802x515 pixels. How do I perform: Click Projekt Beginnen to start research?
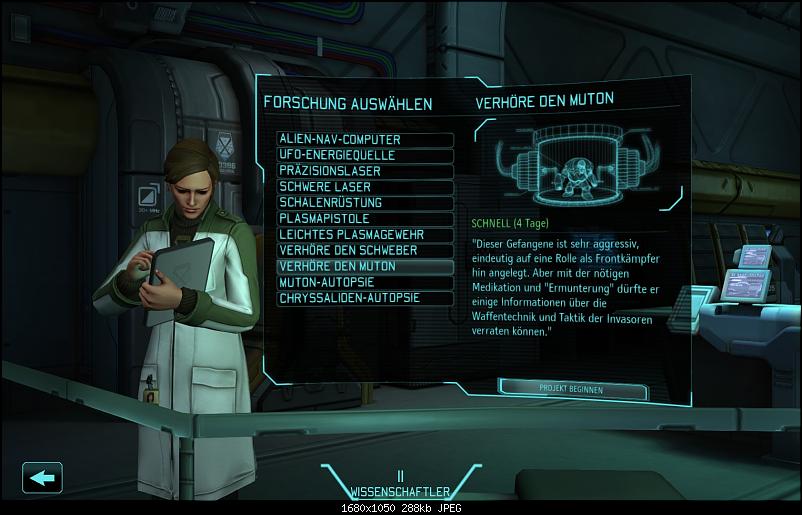click(x=571, y=388)
